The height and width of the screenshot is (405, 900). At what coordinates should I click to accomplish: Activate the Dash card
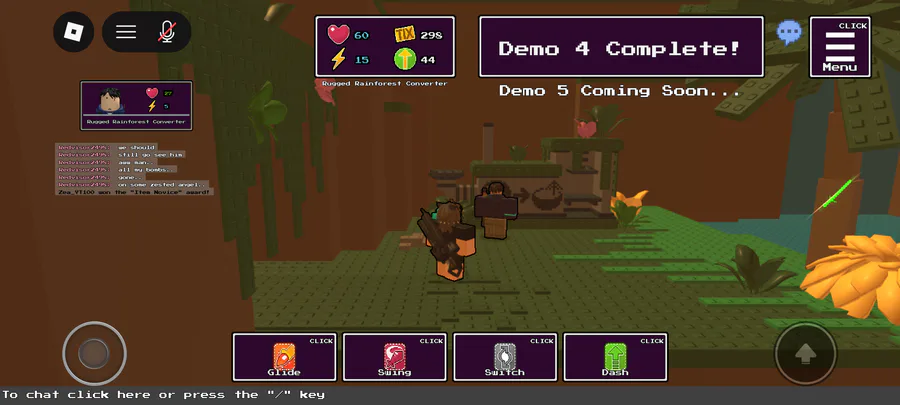(614, 357)
